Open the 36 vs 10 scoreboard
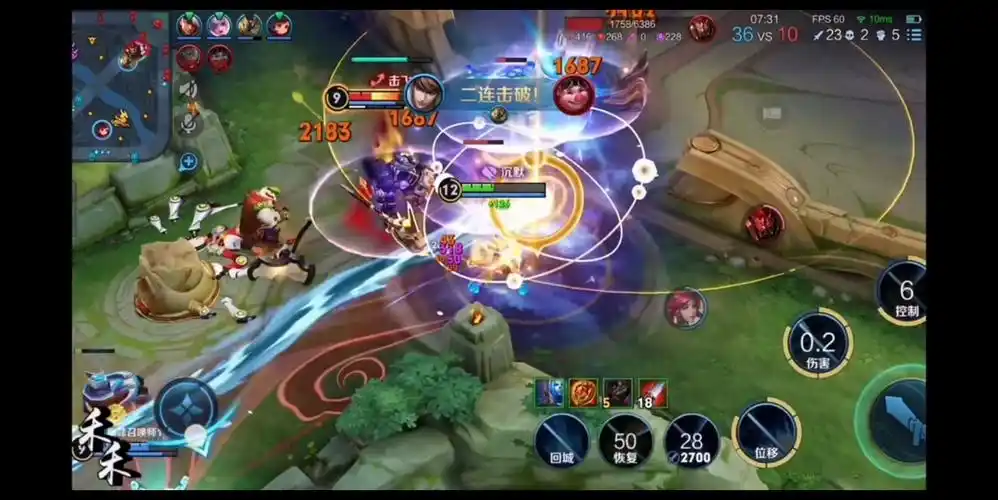Screen dimensions: 998x500 [765, 34]
